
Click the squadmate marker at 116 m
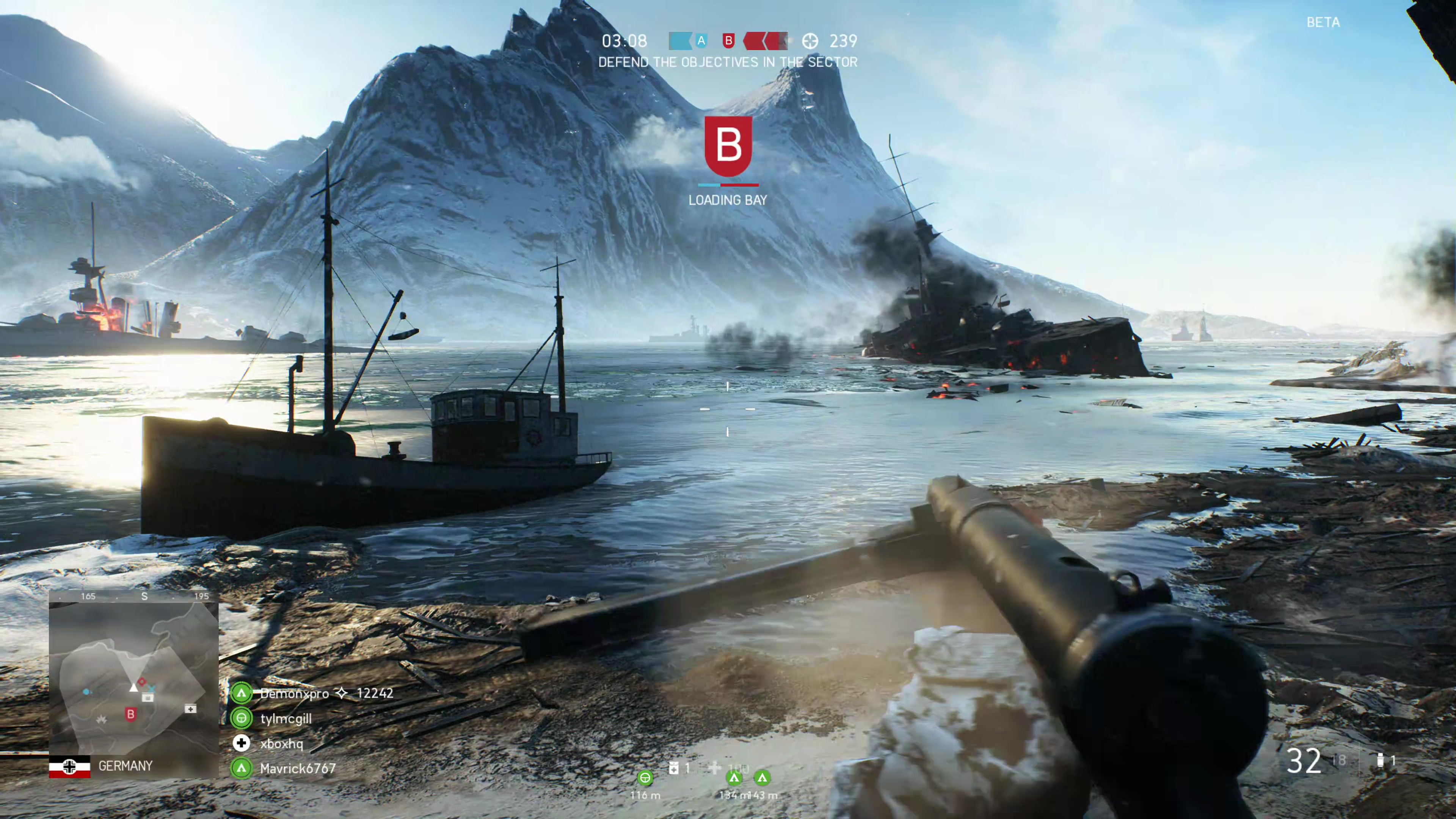(645, 778)
